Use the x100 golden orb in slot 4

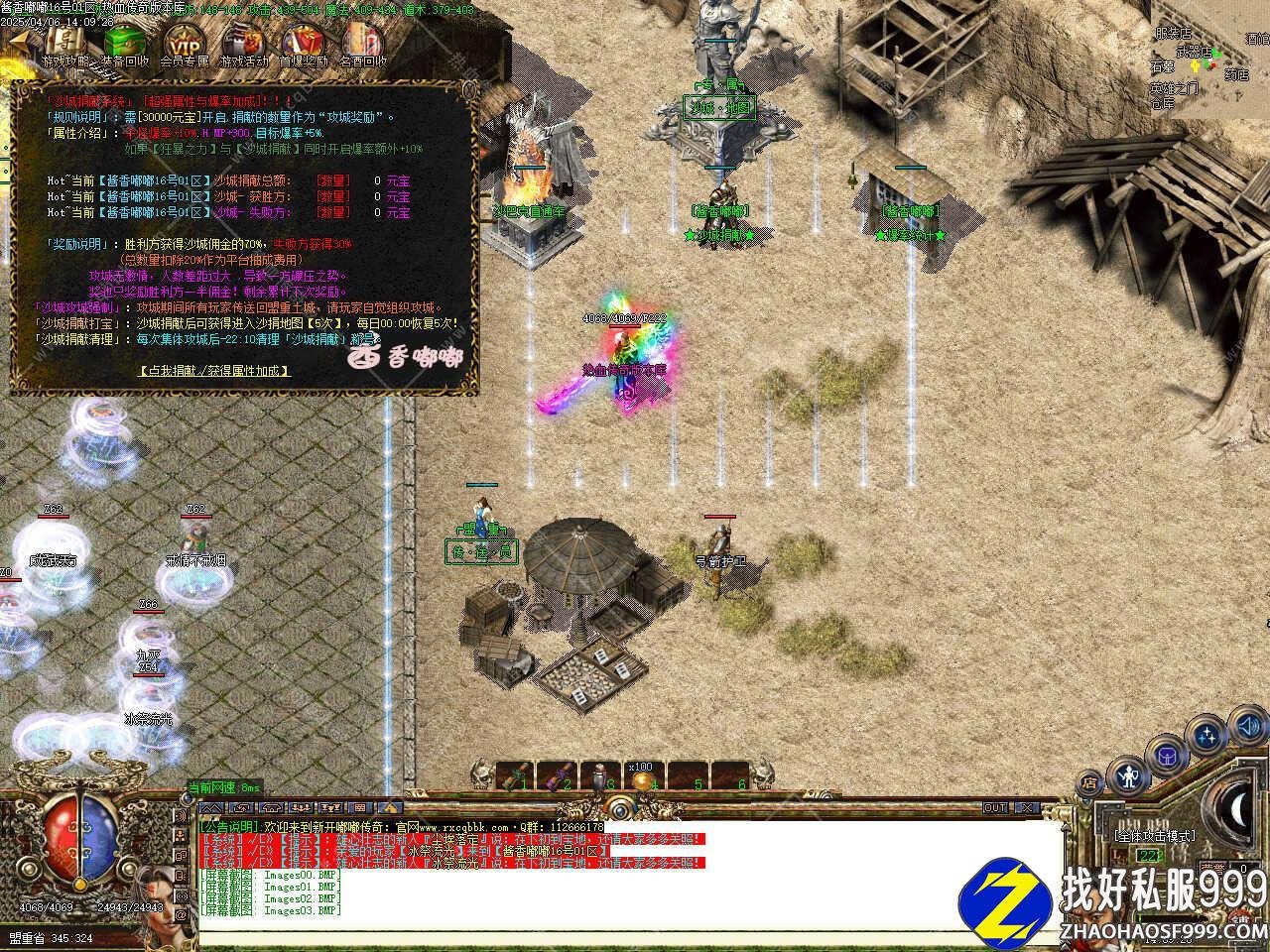pyautogui.click(x=640, y=776)
